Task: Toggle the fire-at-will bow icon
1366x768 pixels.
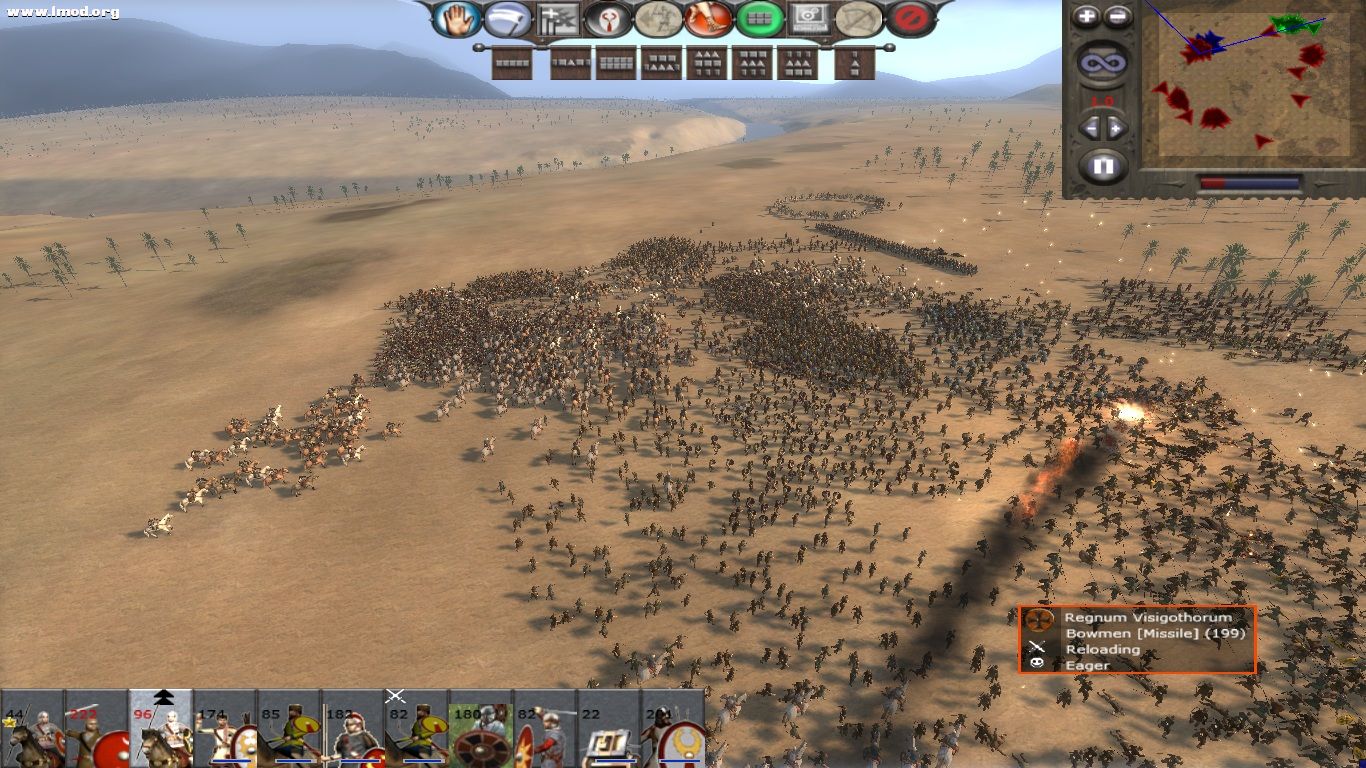Action: point(858,17)
